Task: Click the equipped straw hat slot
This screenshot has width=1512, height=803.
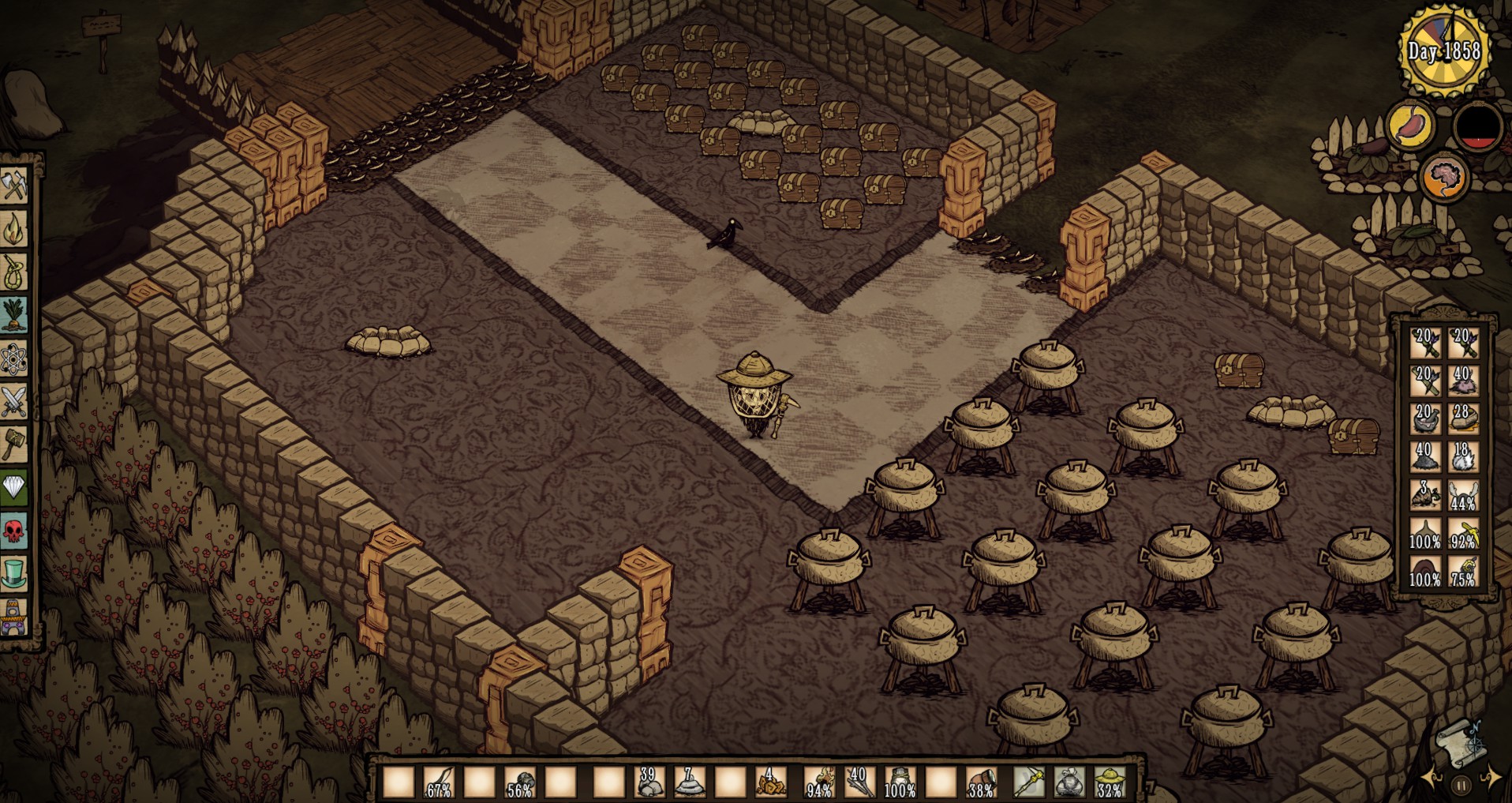Action: [1110, 782]
